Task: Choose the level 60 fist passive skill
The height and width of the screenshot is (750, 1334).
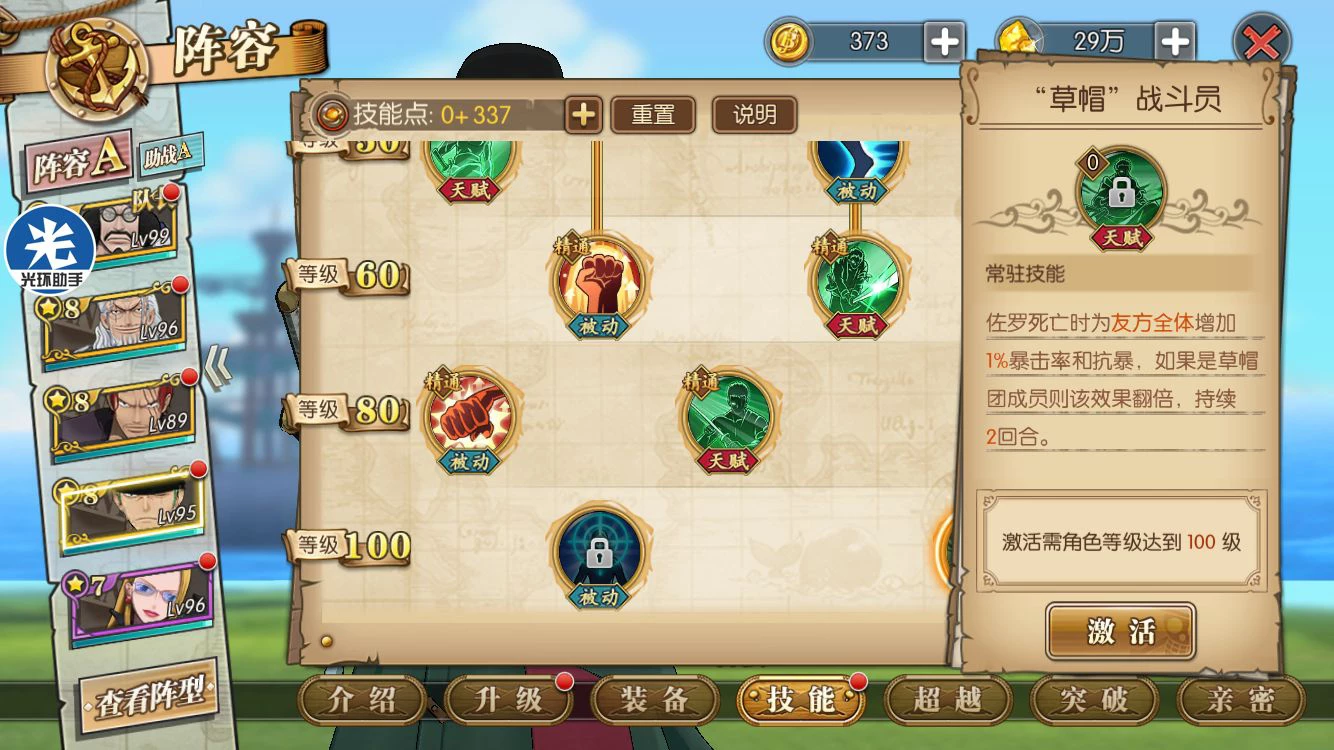Action: pos(598,281)
